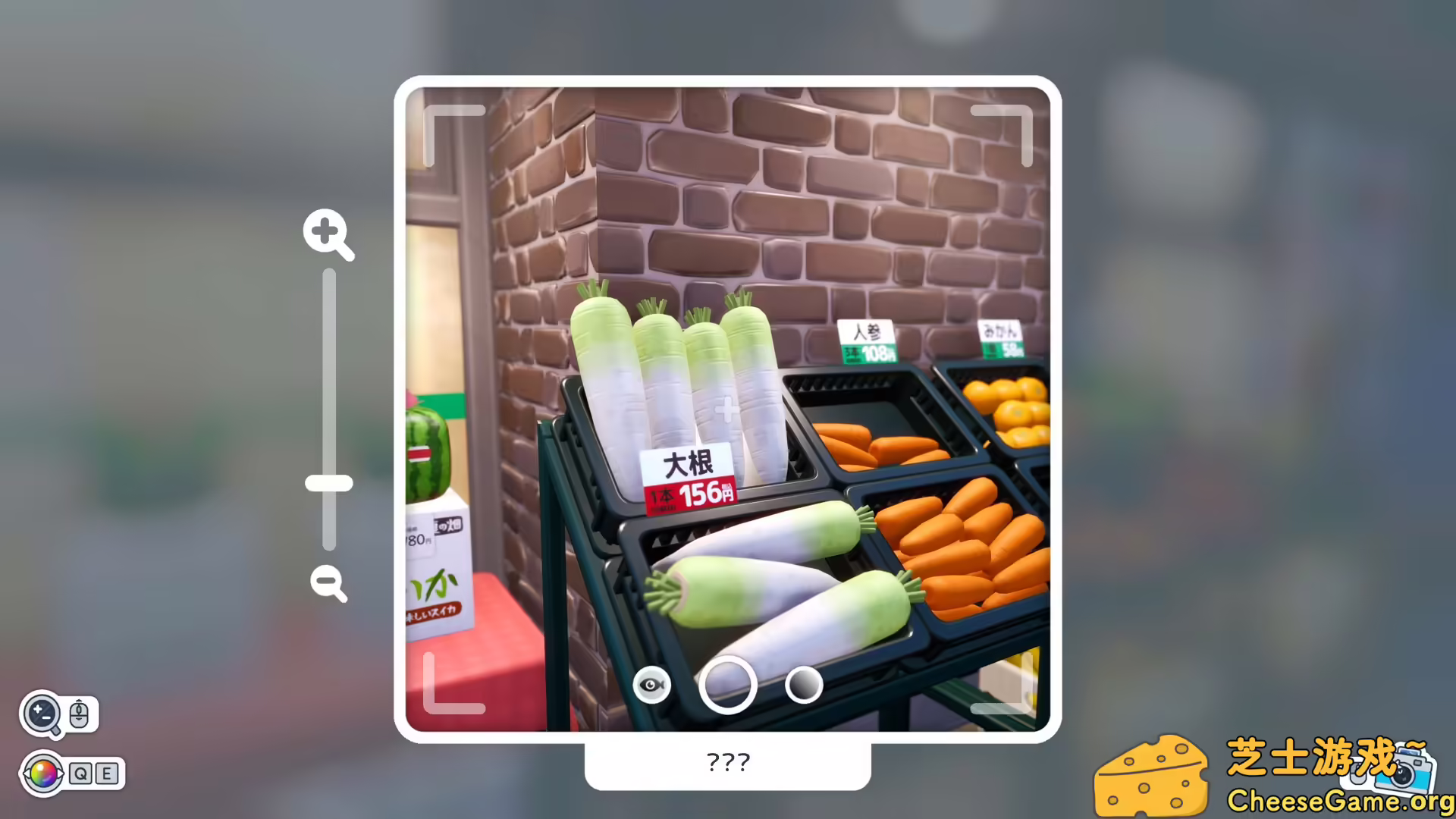The width and height of the screenshot is (1456, 819).
Task: Select the small dark lens circle icon
Action: [x=802, y=684]
